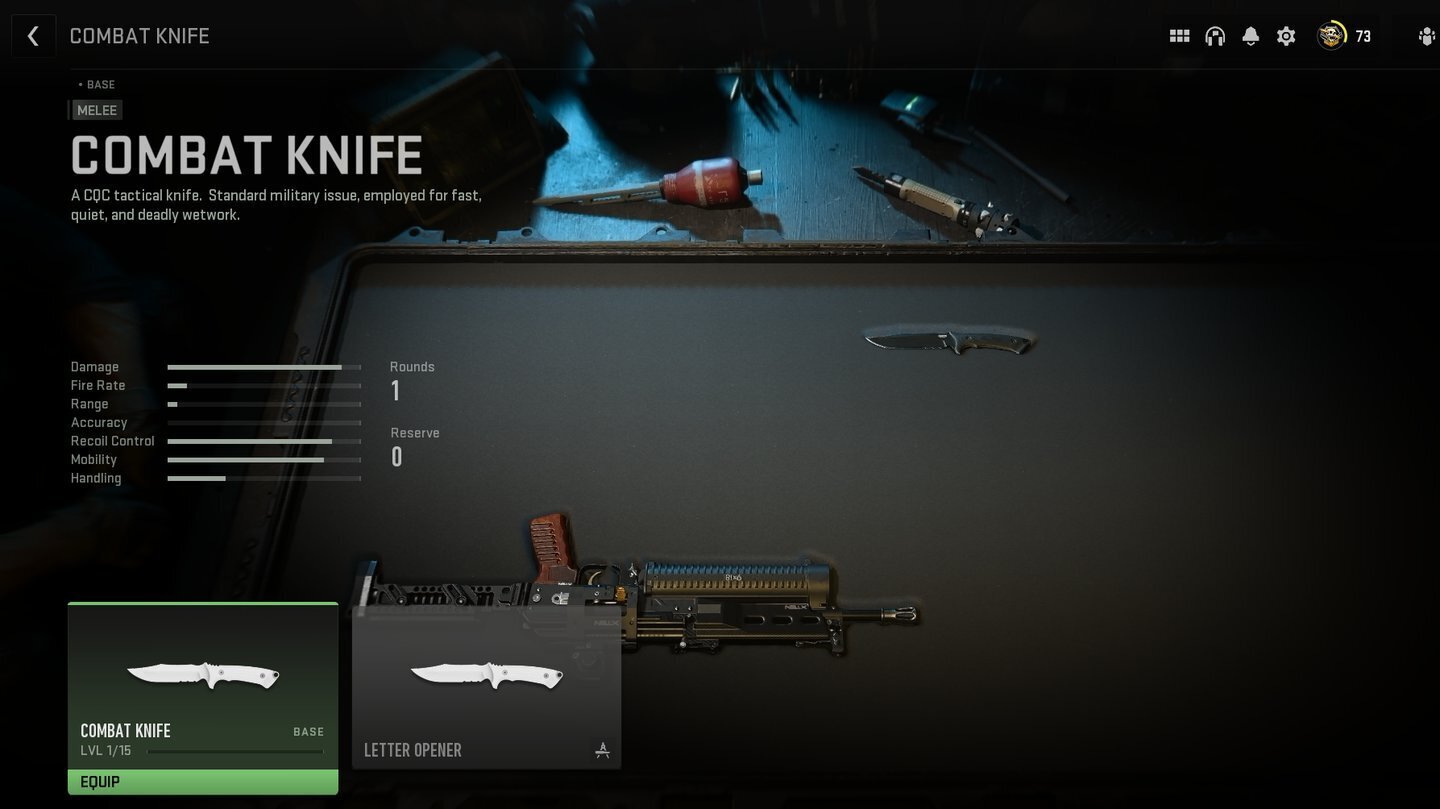Click the Rounds value showing 1
The height and width of the screenshot is (809, 1440).
point(395,390)
